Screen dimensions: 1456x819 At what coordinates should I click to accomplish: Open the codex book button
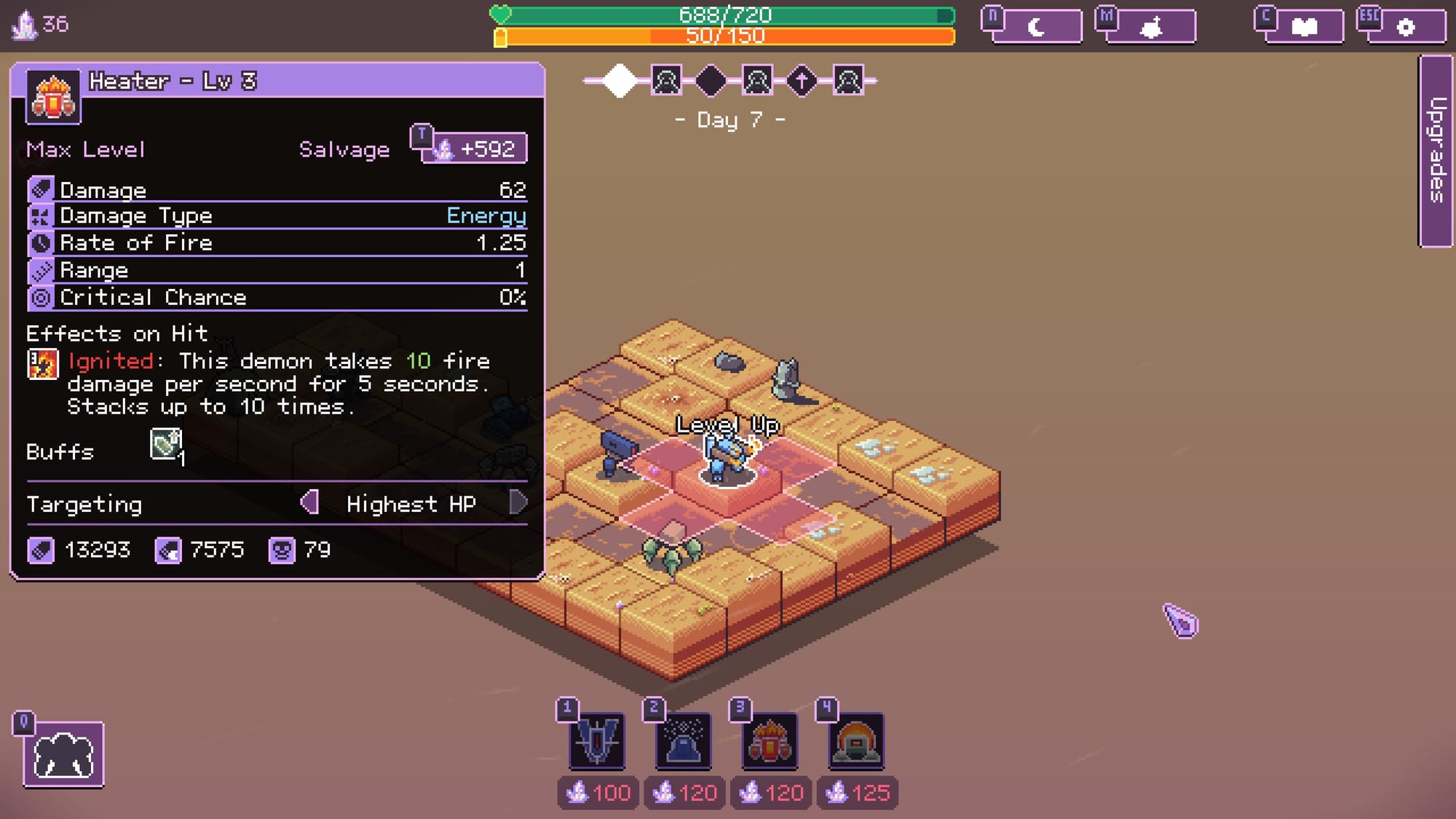[1303, 27]
